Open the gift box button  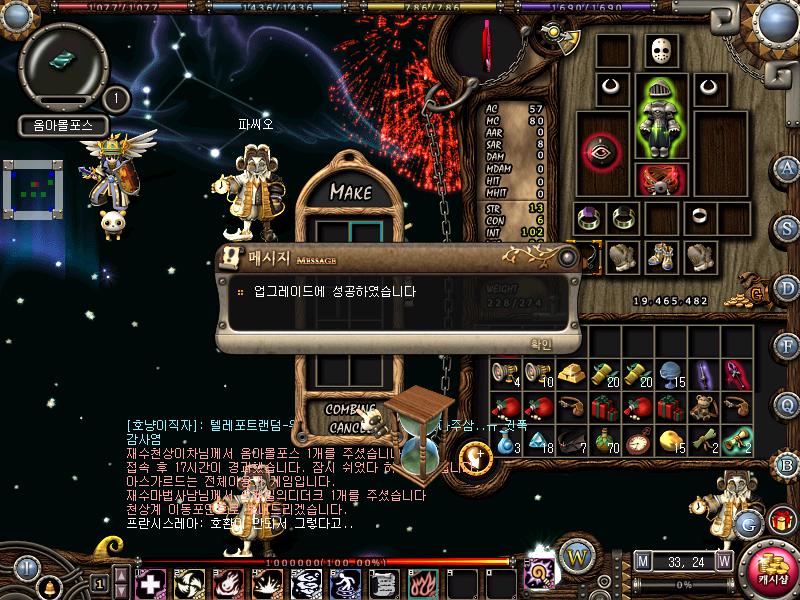click(781, 521)
